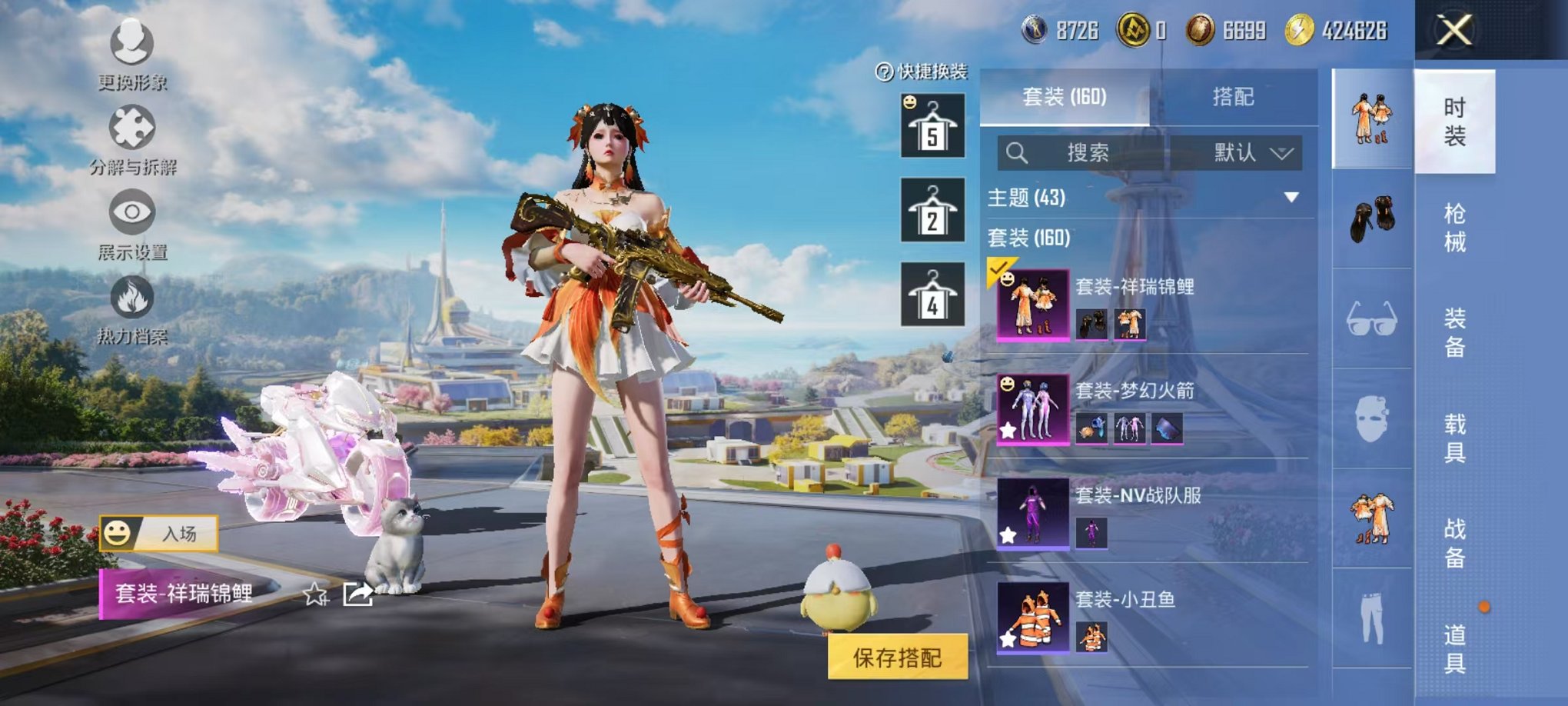Switch to the 枪械 firearms category
Image resolution: width=1568 pixels, height=706 pixels.
click(1454, 228)
